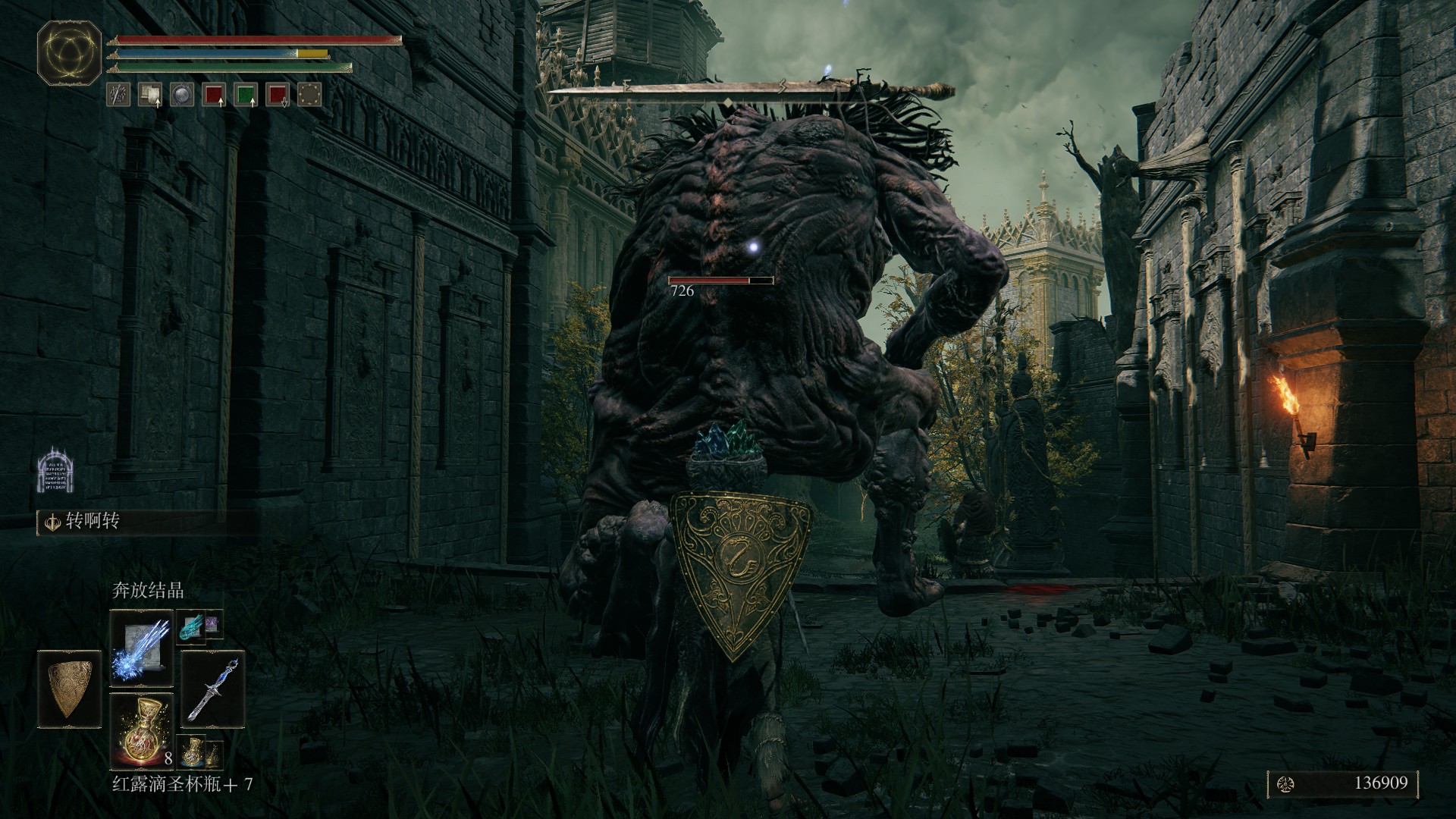
Task: Inspect the green square buff icon
Action: pos(246,94)
